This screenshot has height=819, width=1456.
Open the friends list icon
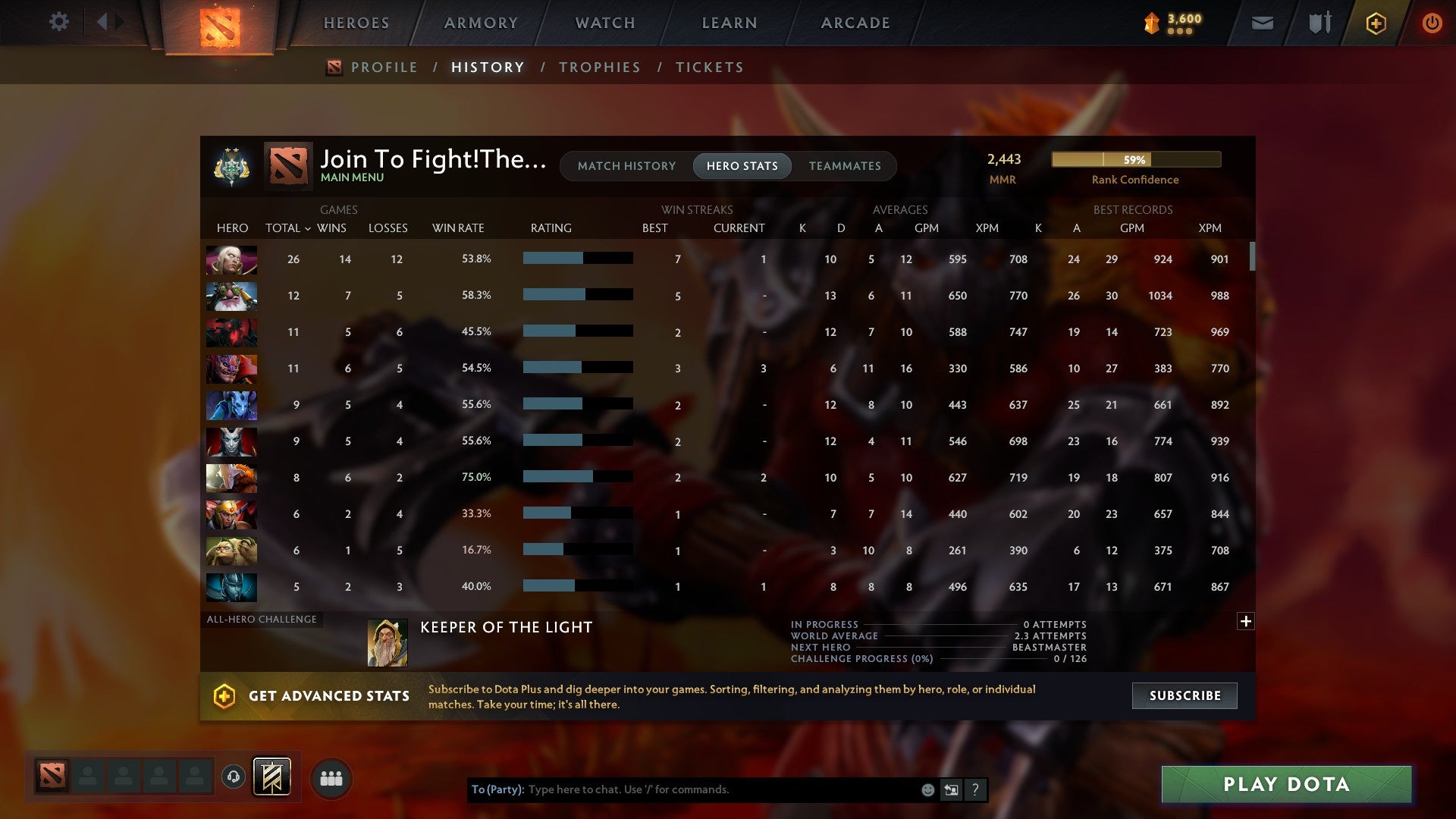pyautogui.click(x=330, y=777)
